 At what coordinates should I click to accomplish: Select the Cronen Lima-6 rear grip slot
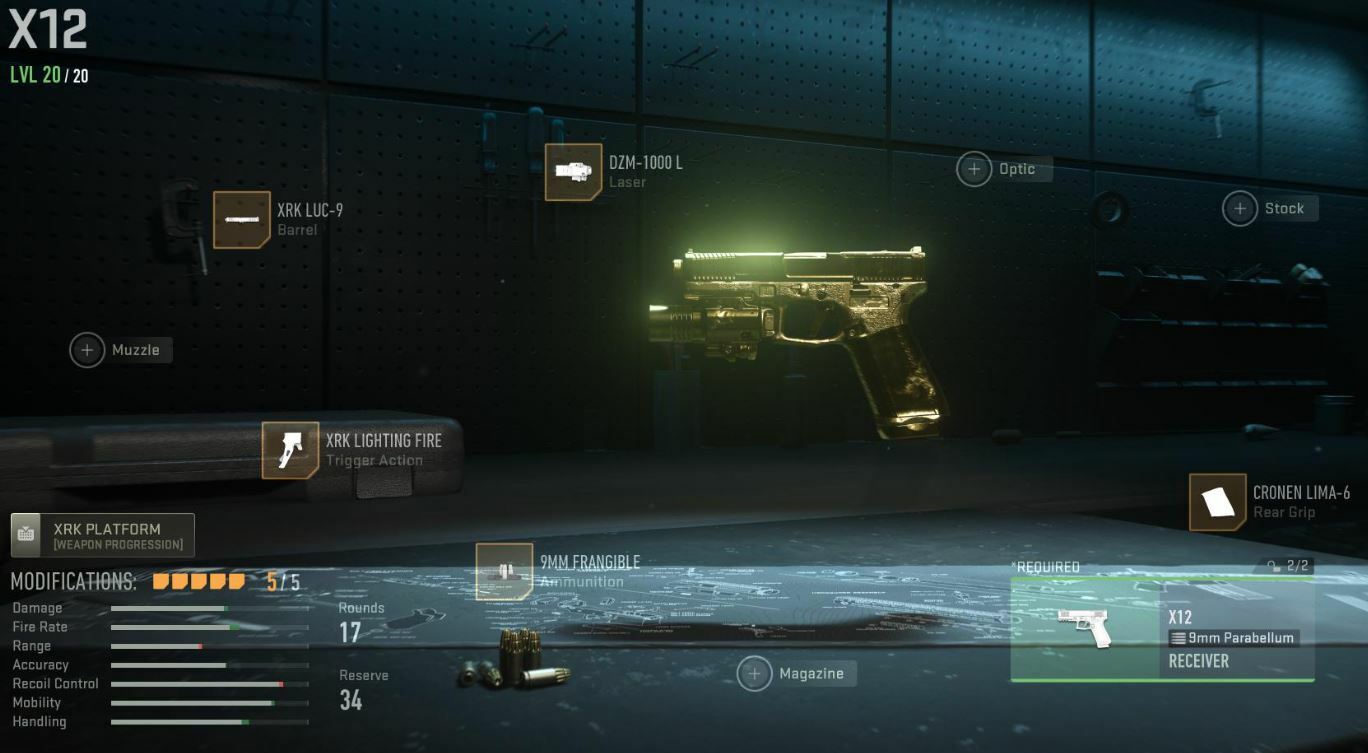pos(1217,502)
